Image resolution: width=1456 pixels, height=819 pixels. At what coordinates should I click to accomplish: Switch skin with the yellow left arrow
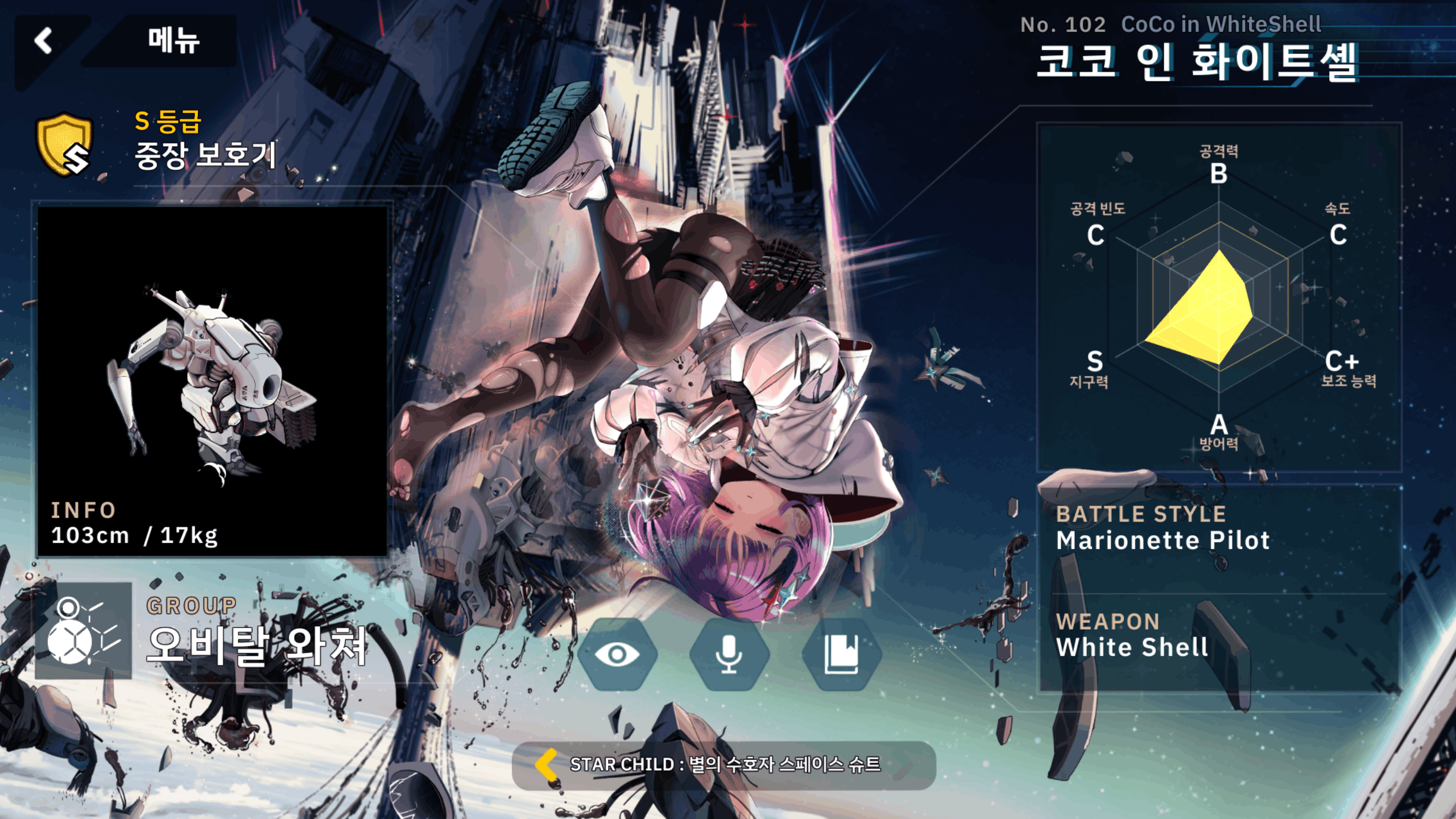pyautogui.click(x=547, y=764)
